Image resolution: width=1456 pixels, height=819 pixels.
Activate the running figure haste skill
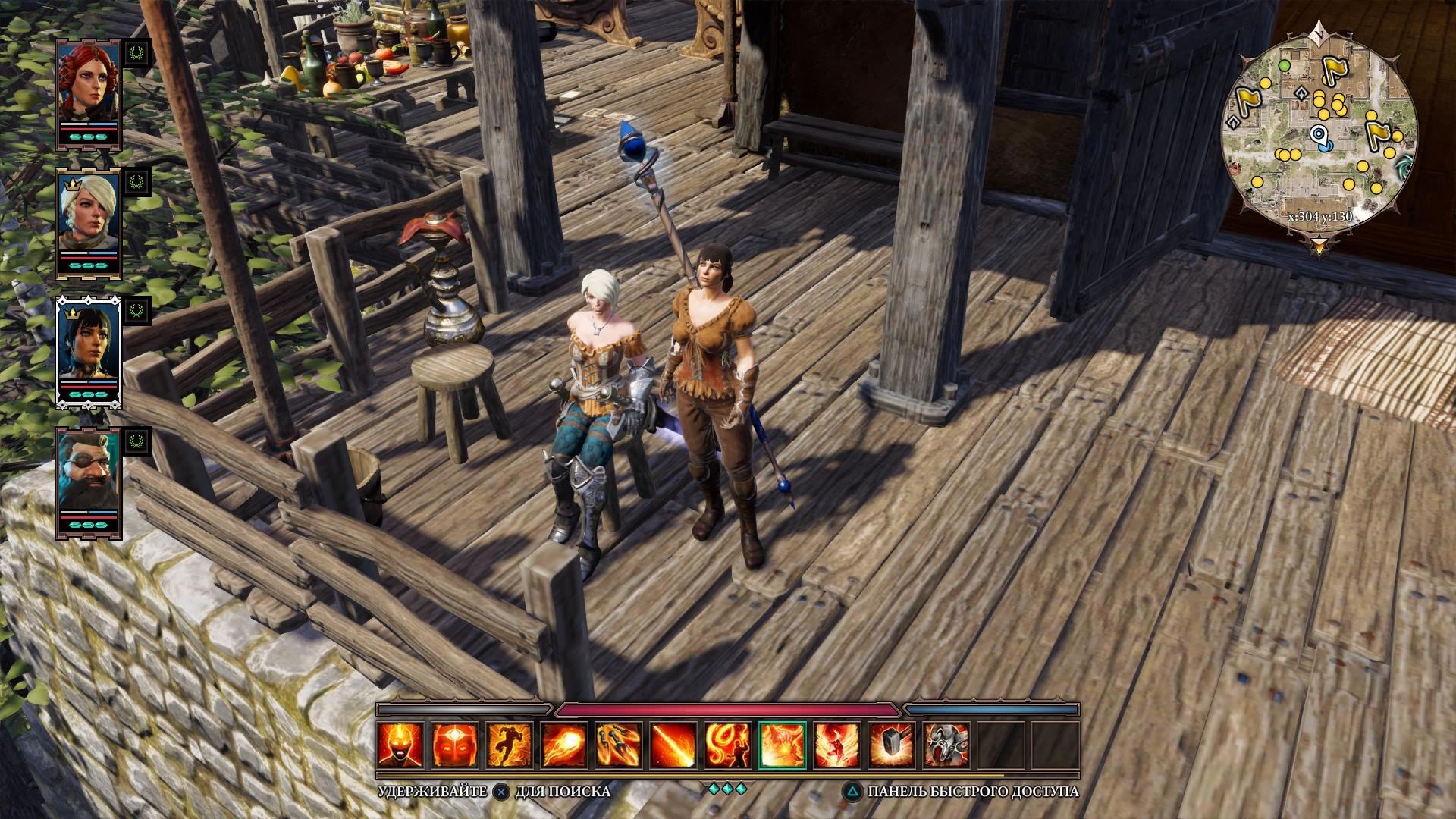(510, 745)
